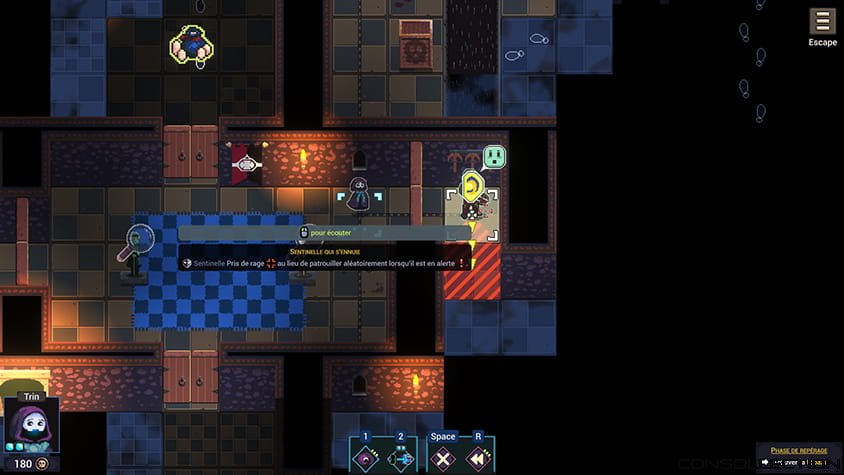
Task: Open the Escape hamburger menu
Action: pos(822,22)
